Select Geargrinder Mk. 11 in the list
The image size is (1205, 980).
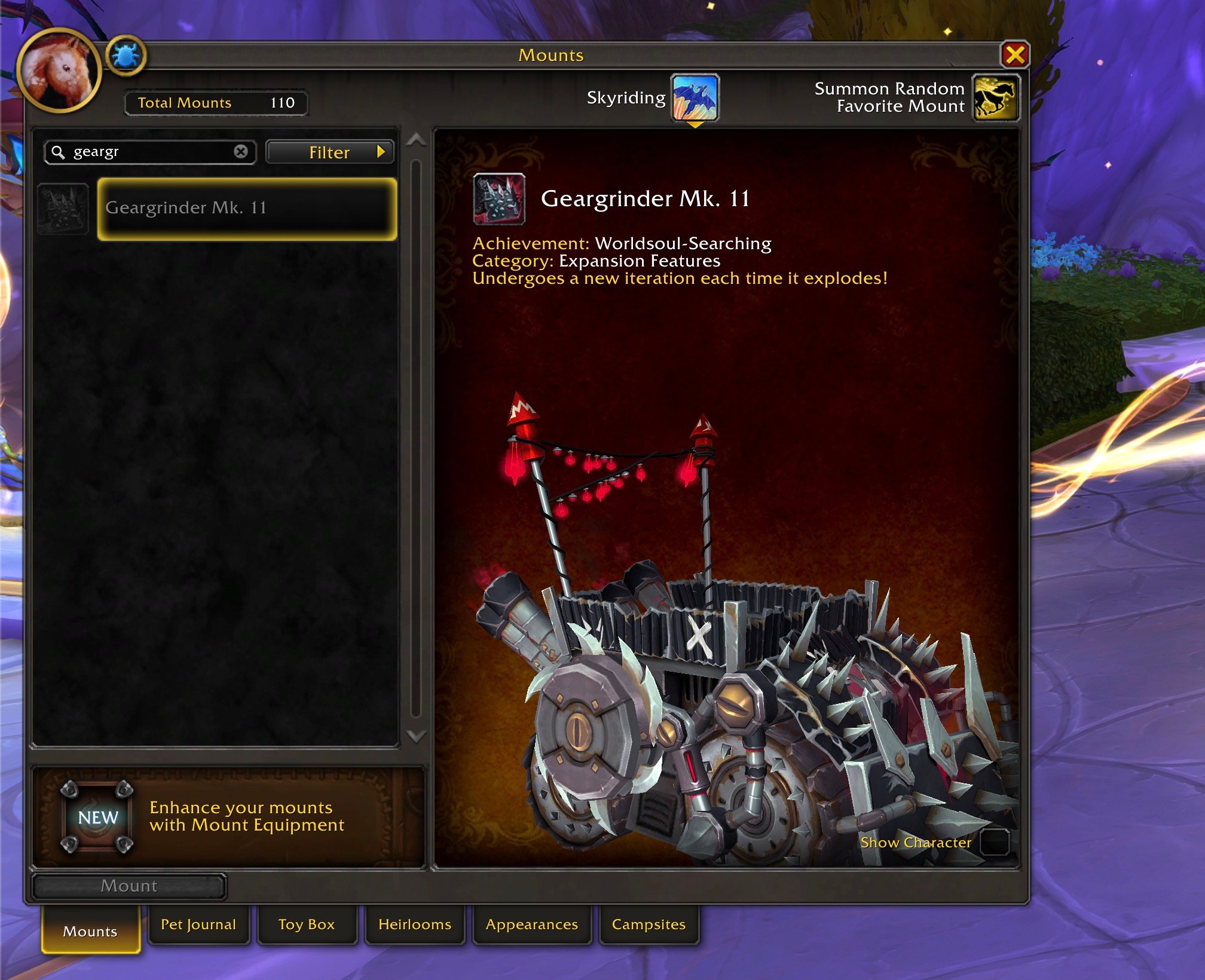pyautogui.click(x=247, y=209)
